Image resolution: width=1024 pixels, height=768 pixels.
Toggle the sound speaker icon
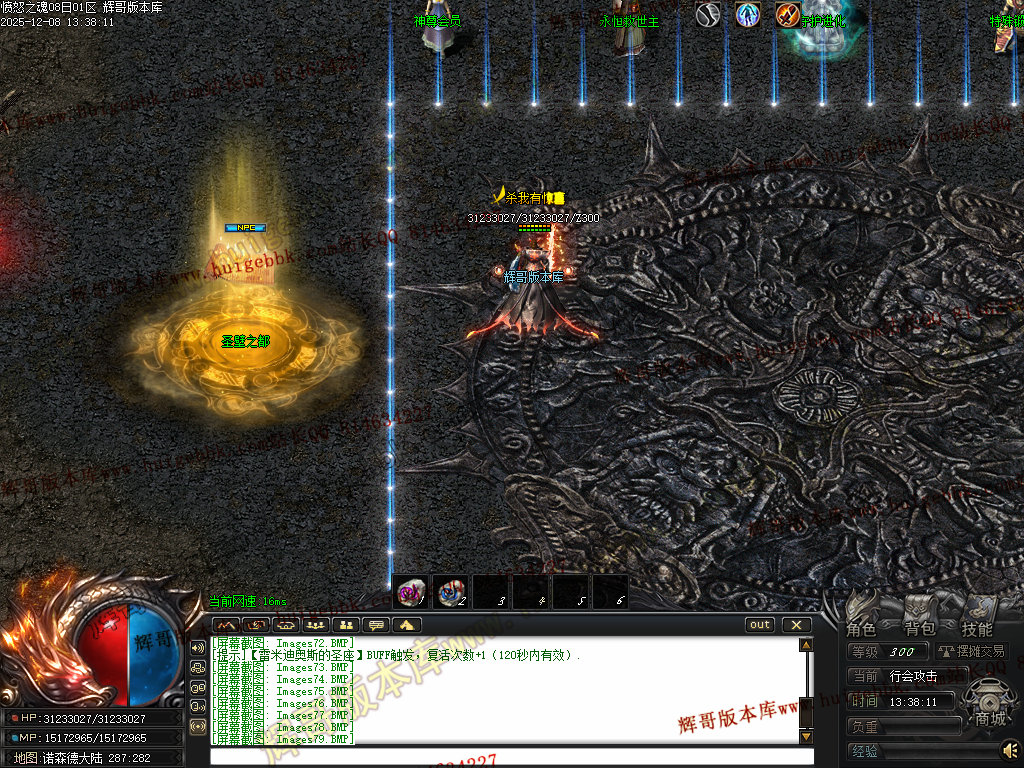pos(1011,749)
